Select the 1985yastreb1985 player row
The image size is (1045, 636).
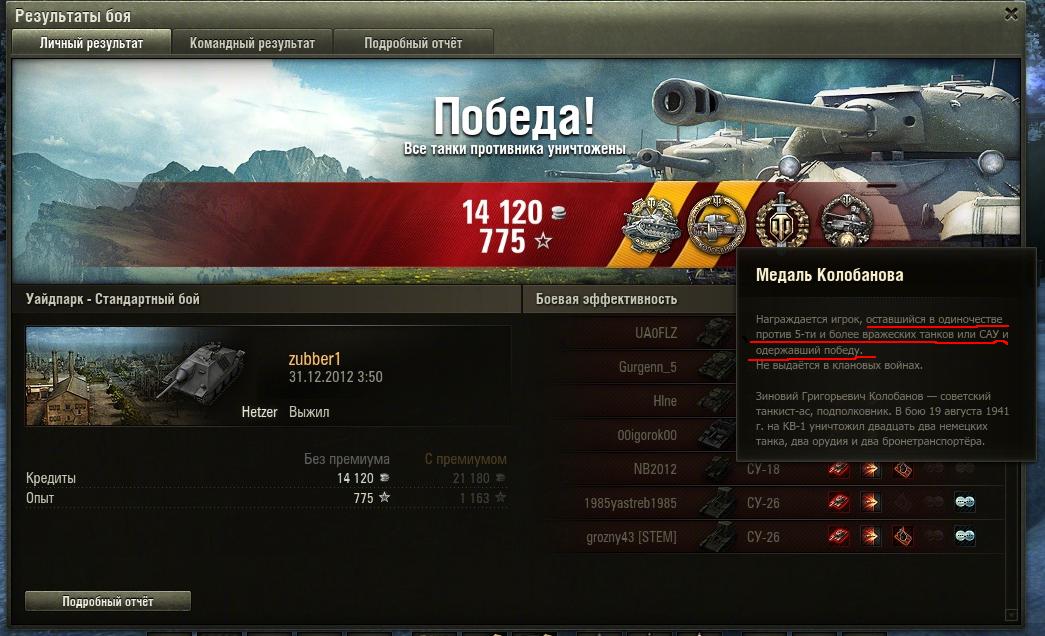click(640, 503)
